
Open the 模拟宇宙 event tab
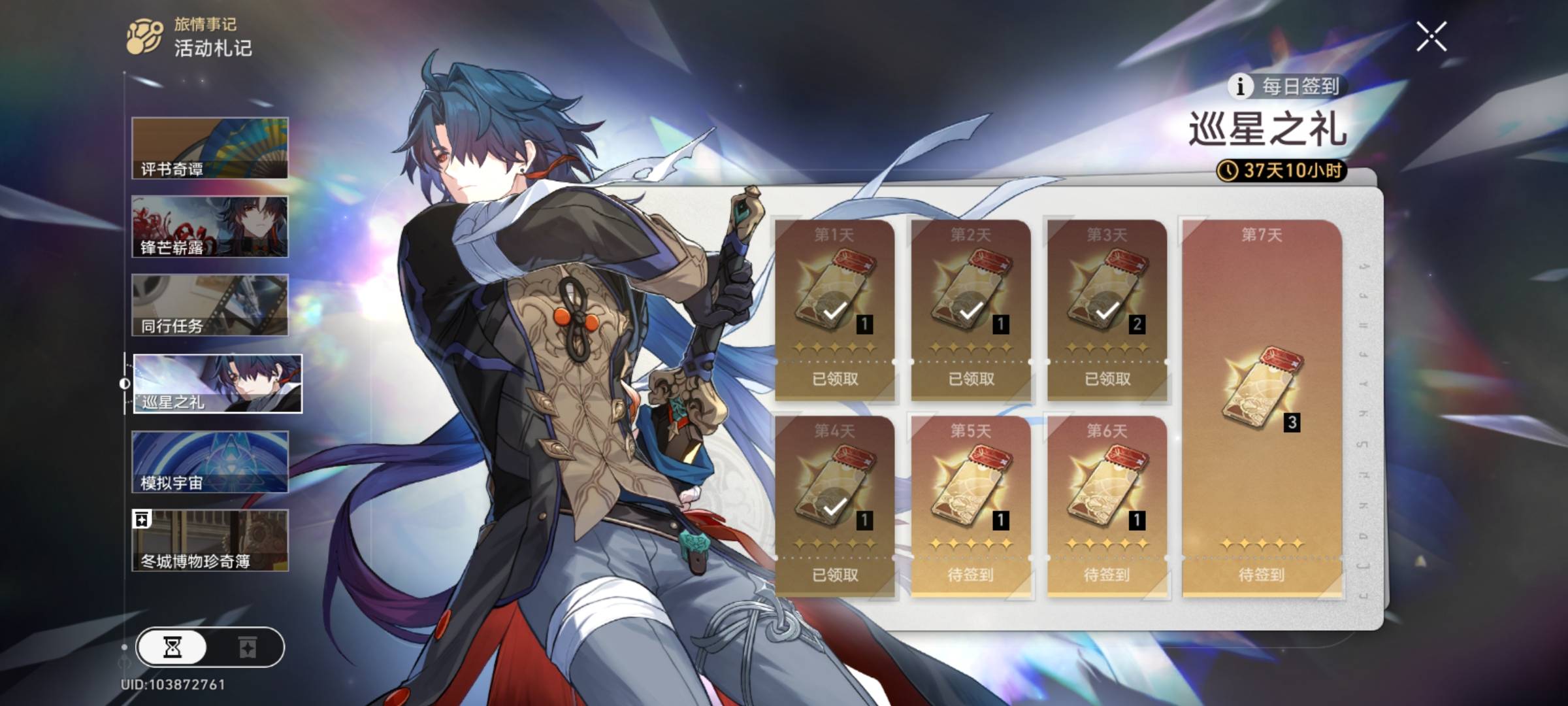pyautogui.click(x=210, y=462)
